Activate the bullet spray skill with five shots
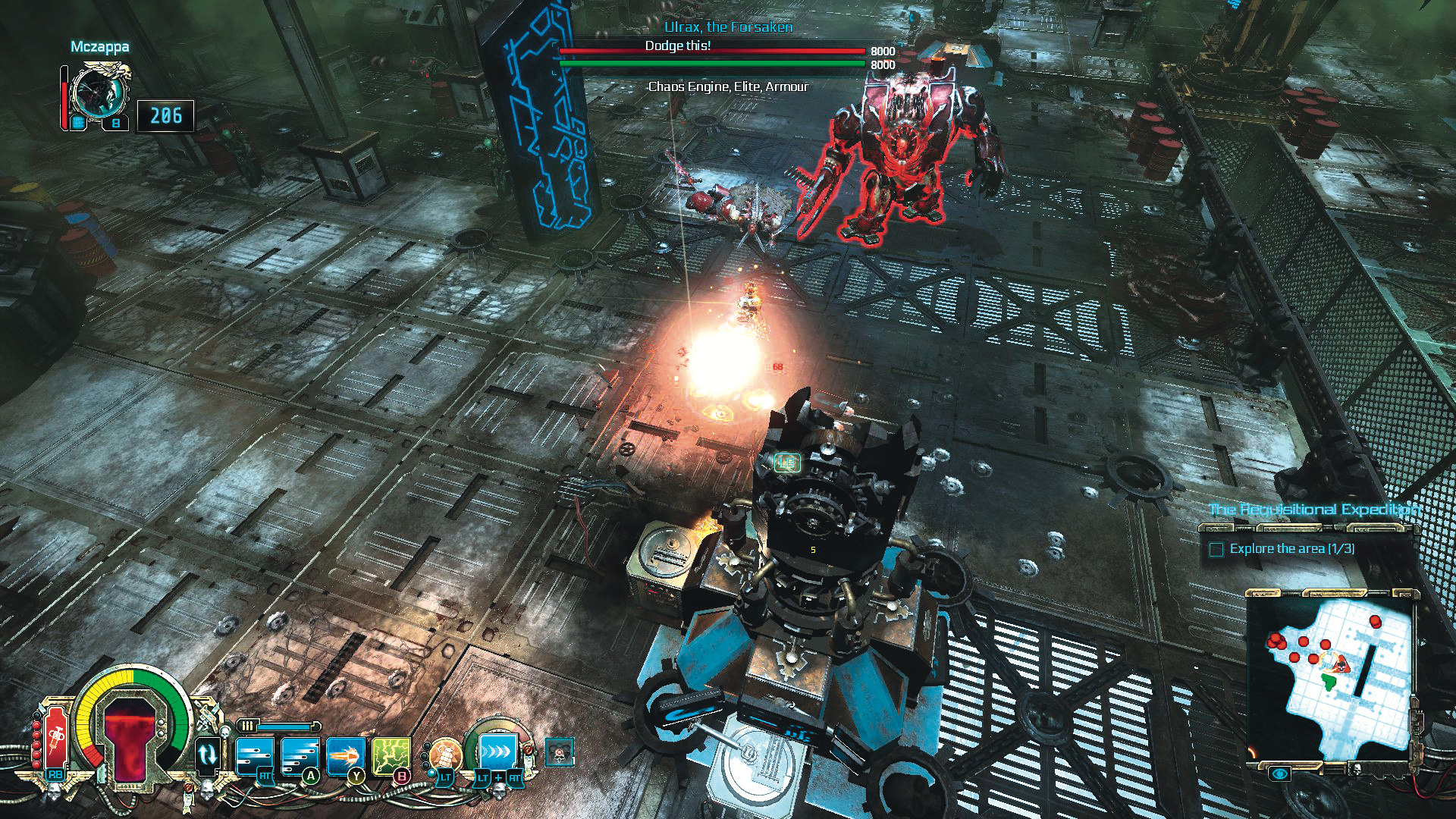Viewport: 1456px width, 819px height. coord(300,755)
